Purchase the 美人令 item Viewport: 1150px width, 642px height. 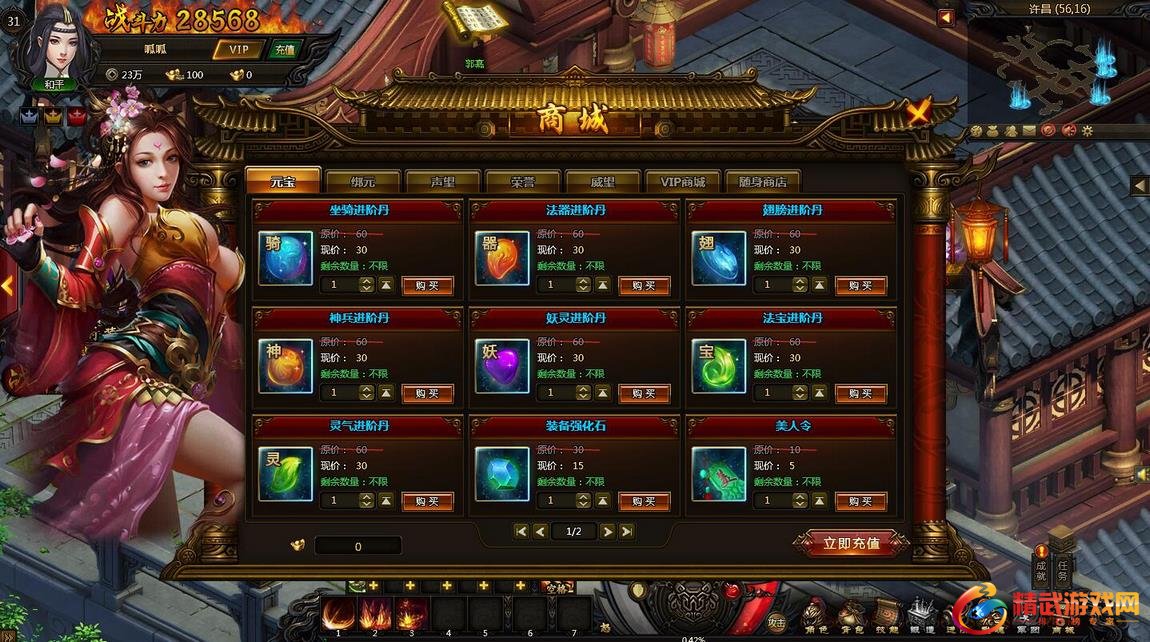point(861,501)
